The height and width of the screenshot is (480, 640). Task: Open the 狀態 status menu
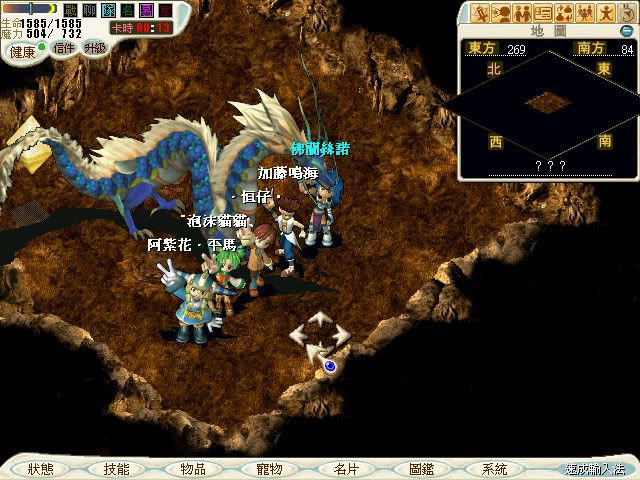41,468
